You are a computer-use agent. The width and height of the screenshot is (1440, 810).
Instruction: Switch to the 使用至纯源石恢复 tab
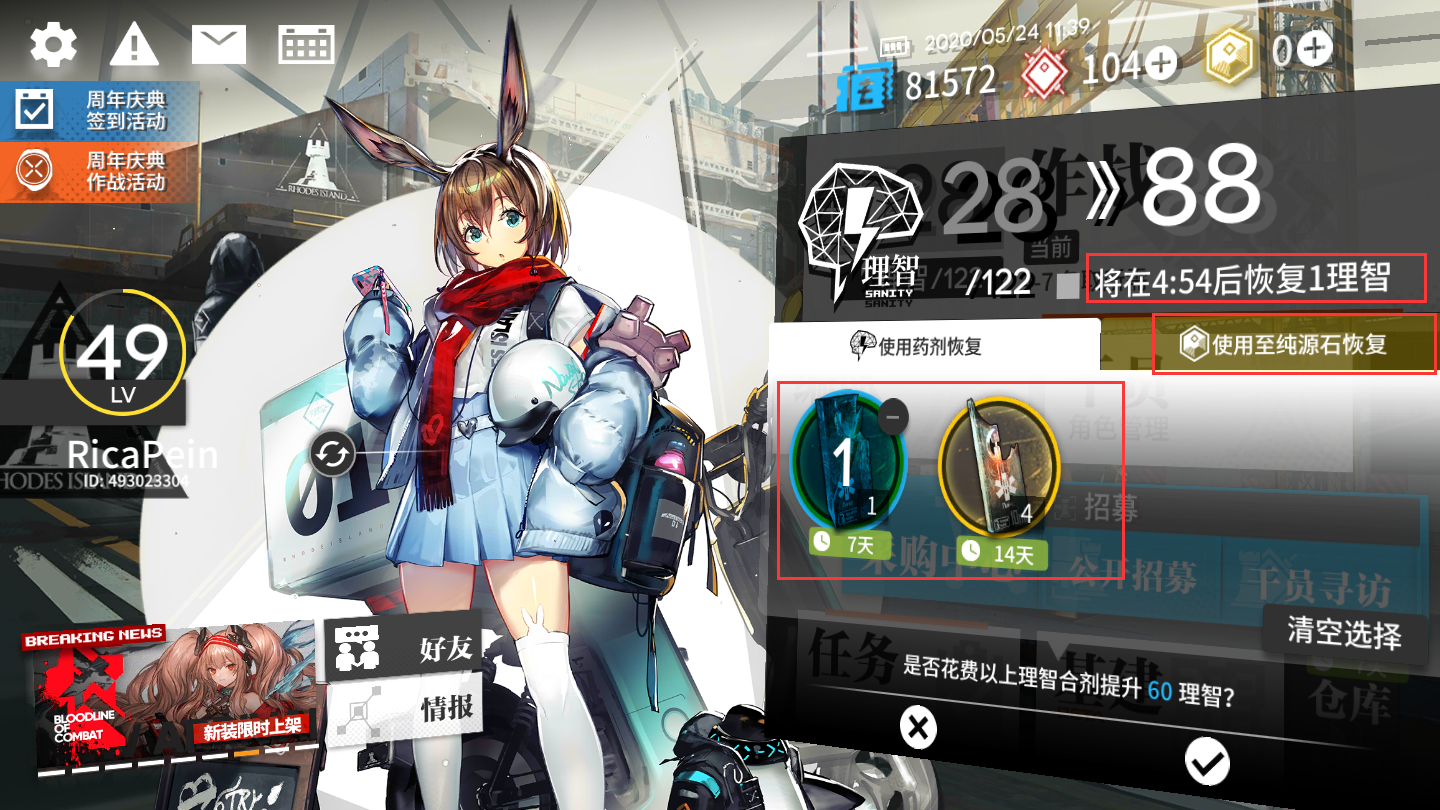point(1295,345)
